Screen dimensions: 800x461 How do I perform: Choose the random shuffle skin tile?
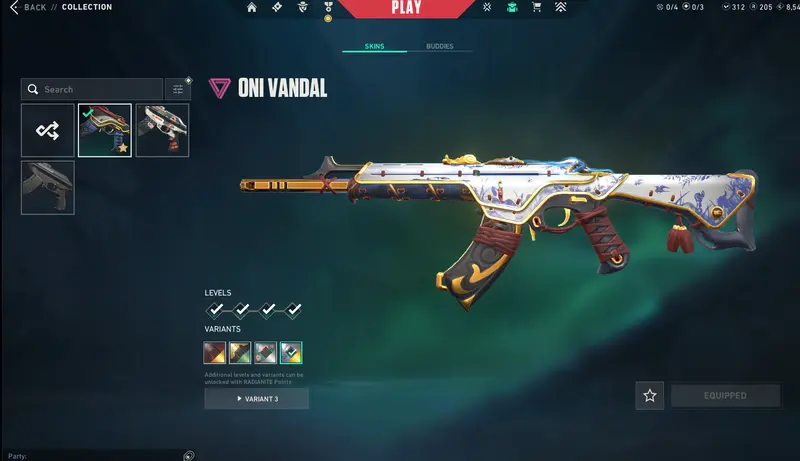[x=48, y=131]
